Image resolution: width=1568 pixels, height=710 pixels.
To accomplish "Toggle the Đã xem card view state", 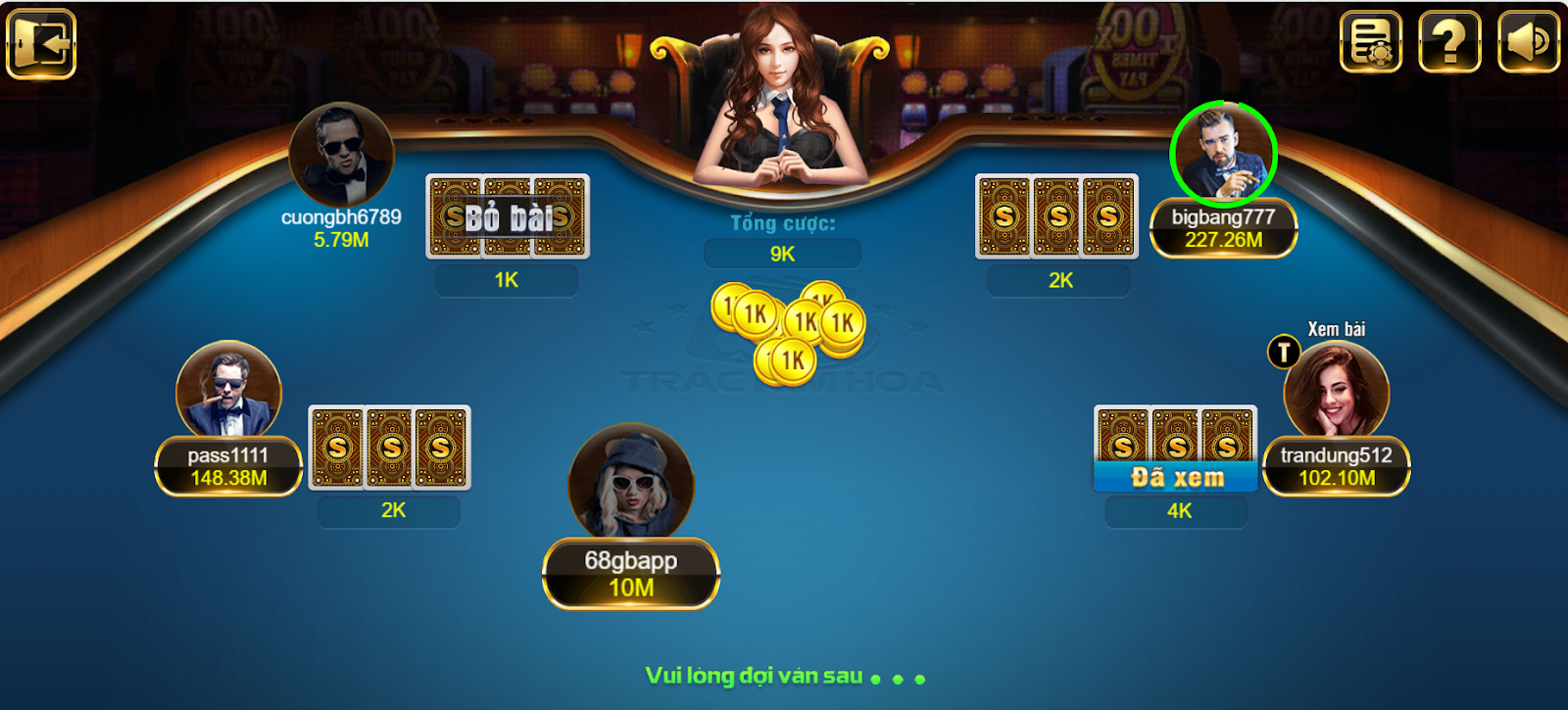I will click(x=1175, y=477).
